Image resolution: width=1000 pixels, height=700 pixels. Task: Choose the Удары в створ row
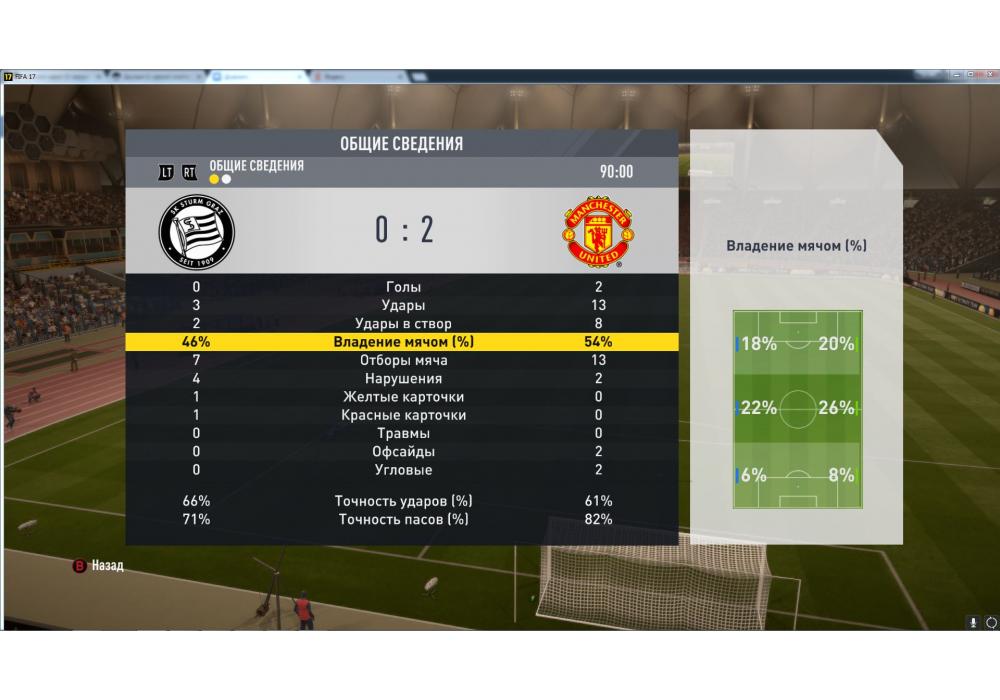pos(403,323)
